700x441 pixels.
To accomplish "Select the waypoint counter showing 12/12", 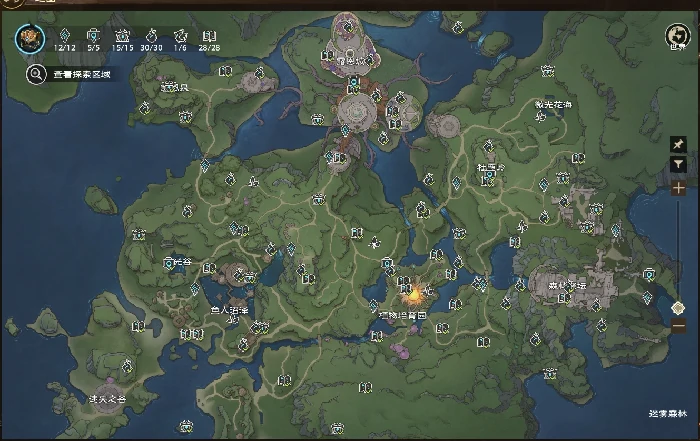I will point(66,39).
